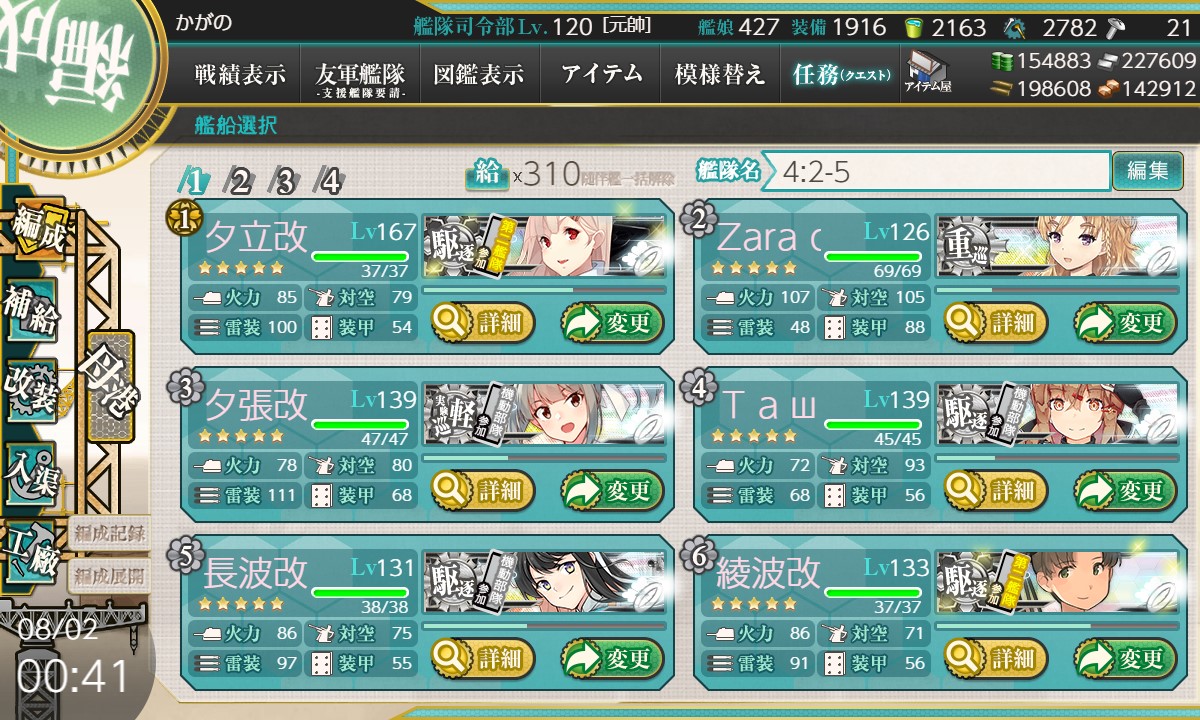Edit the fleet name with 編集
This screenshot has width=1200, height=720.
click(1146, 171)
